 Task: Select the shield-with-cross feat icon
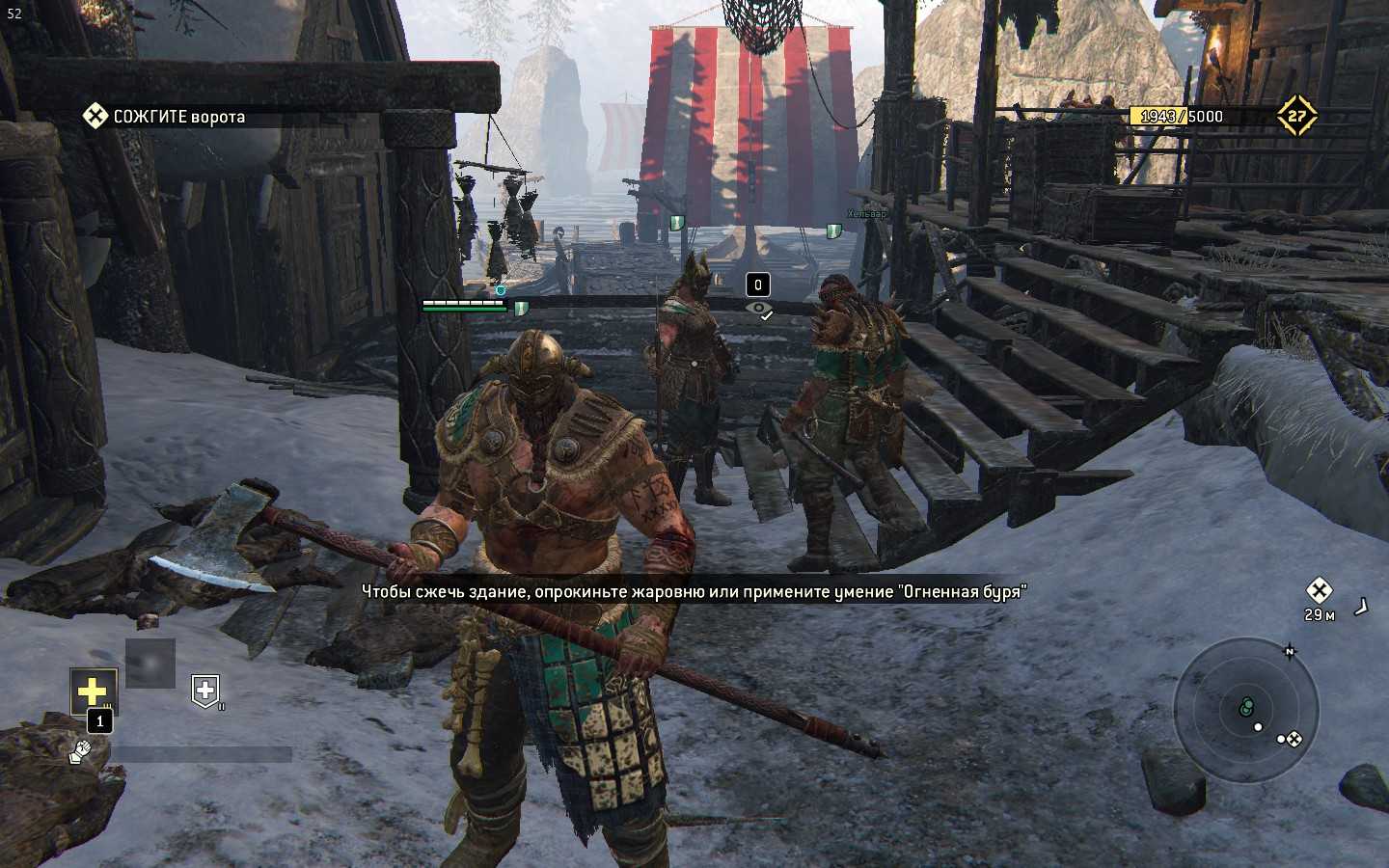pos(205,691)
